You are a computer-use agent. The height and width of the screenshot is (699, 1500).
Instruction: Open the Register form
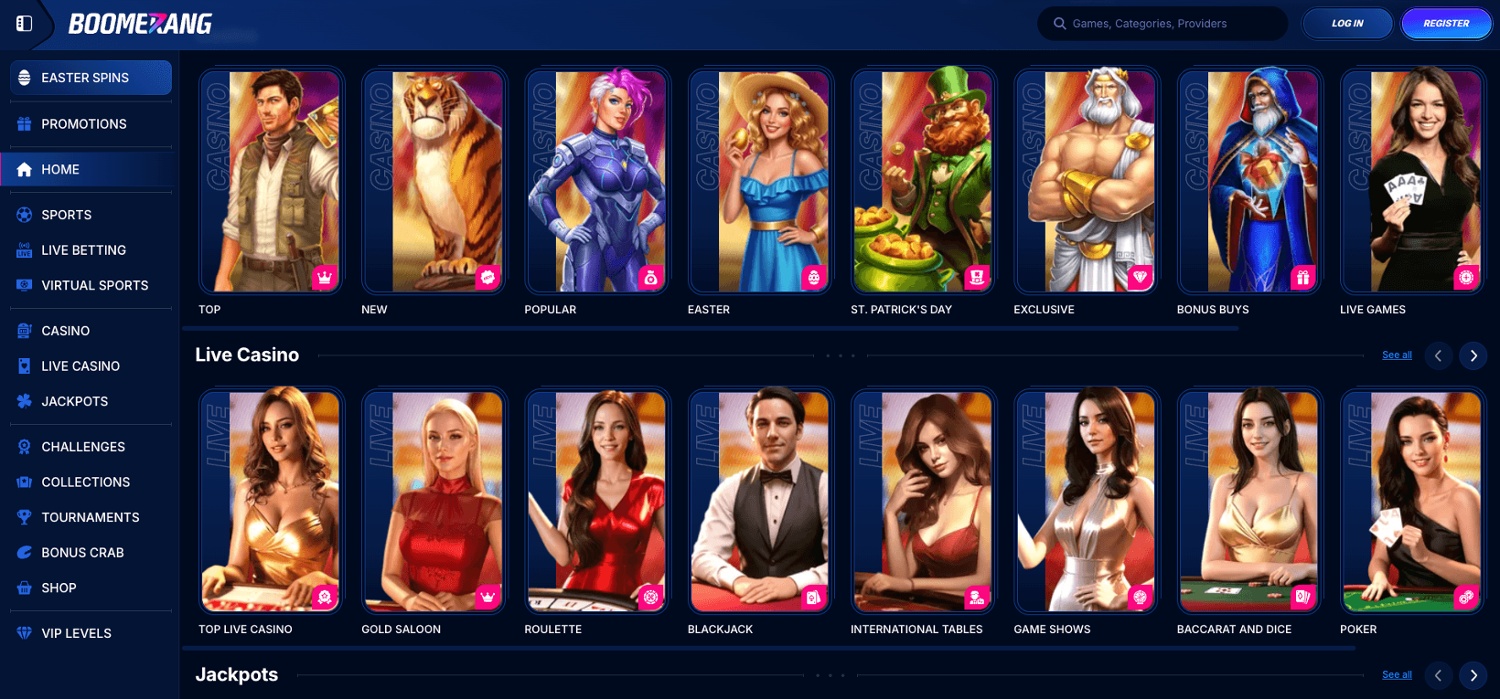coord(1446,23)
